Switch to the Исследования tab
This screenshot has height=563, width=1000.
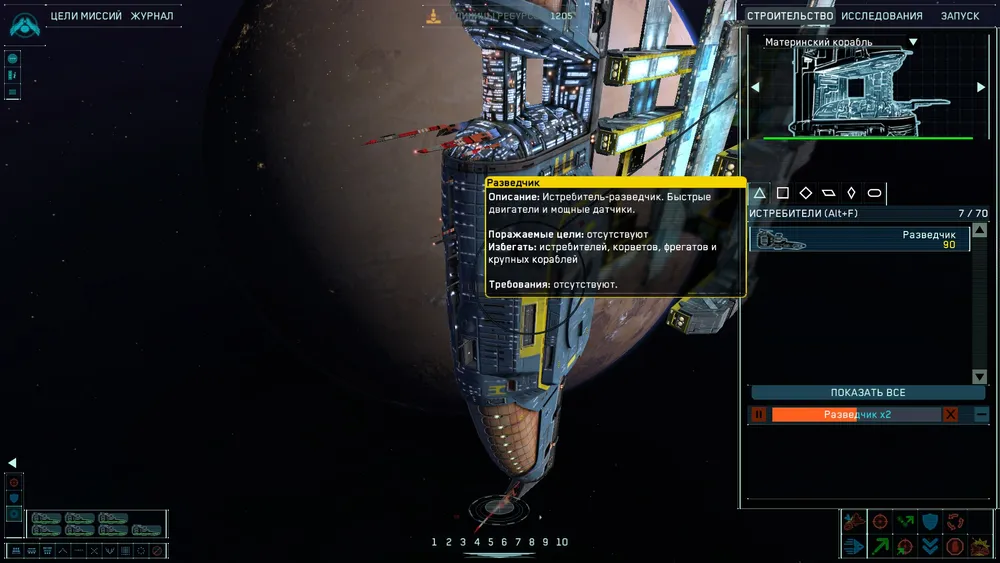[881, 16]
